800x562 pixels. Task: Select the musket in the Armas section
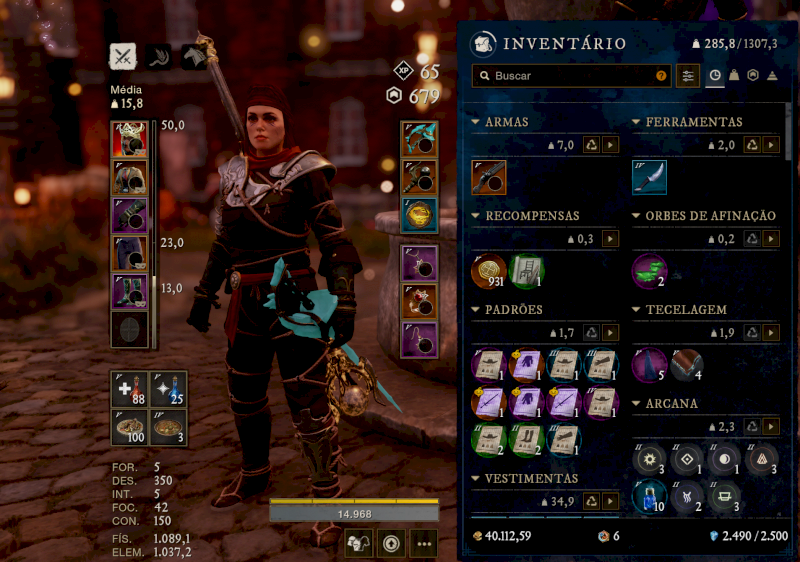tap(489, 177)
